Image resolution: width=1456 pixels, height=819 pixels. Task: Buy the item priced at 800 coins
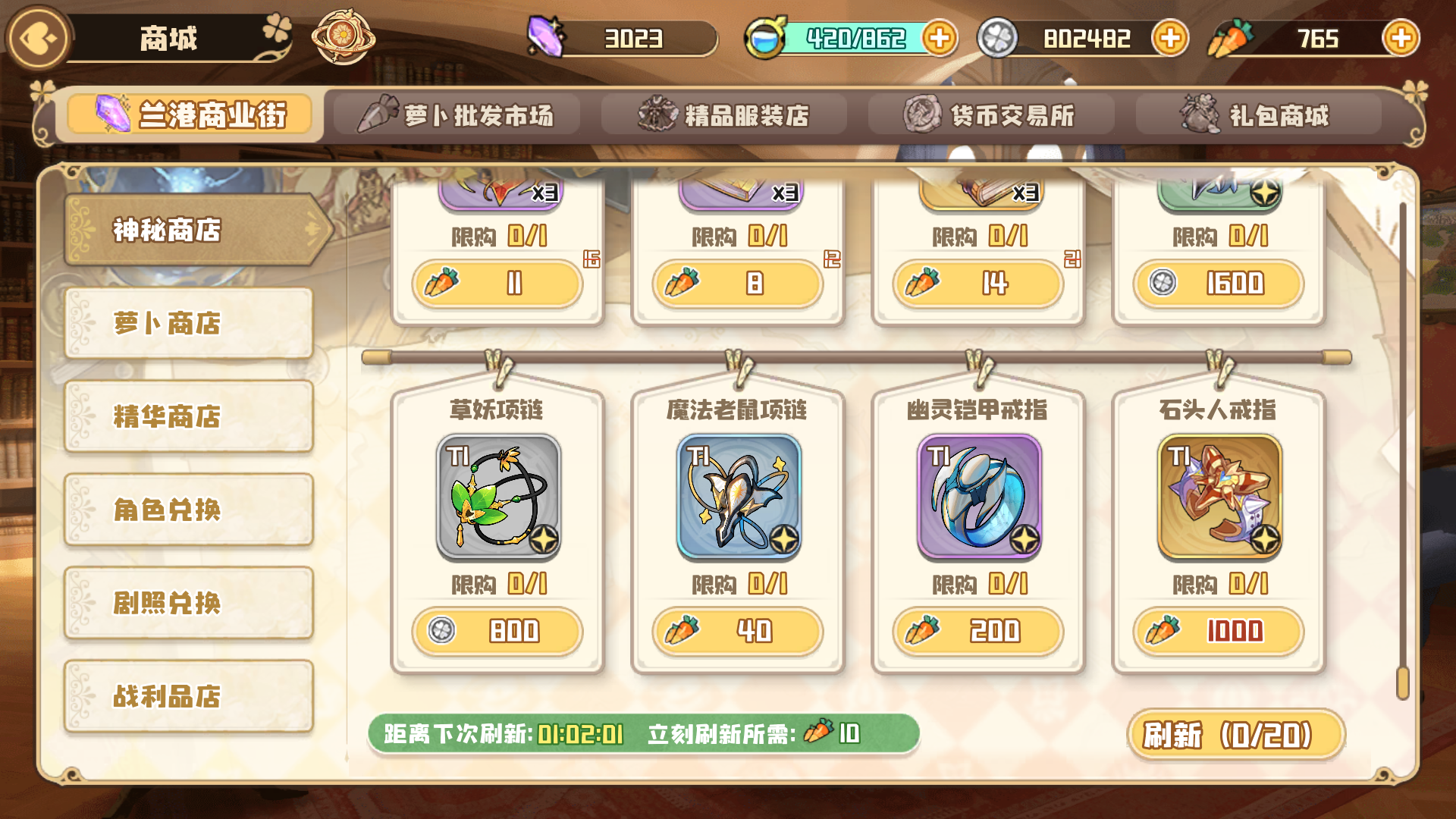click(x=497, y=631)
